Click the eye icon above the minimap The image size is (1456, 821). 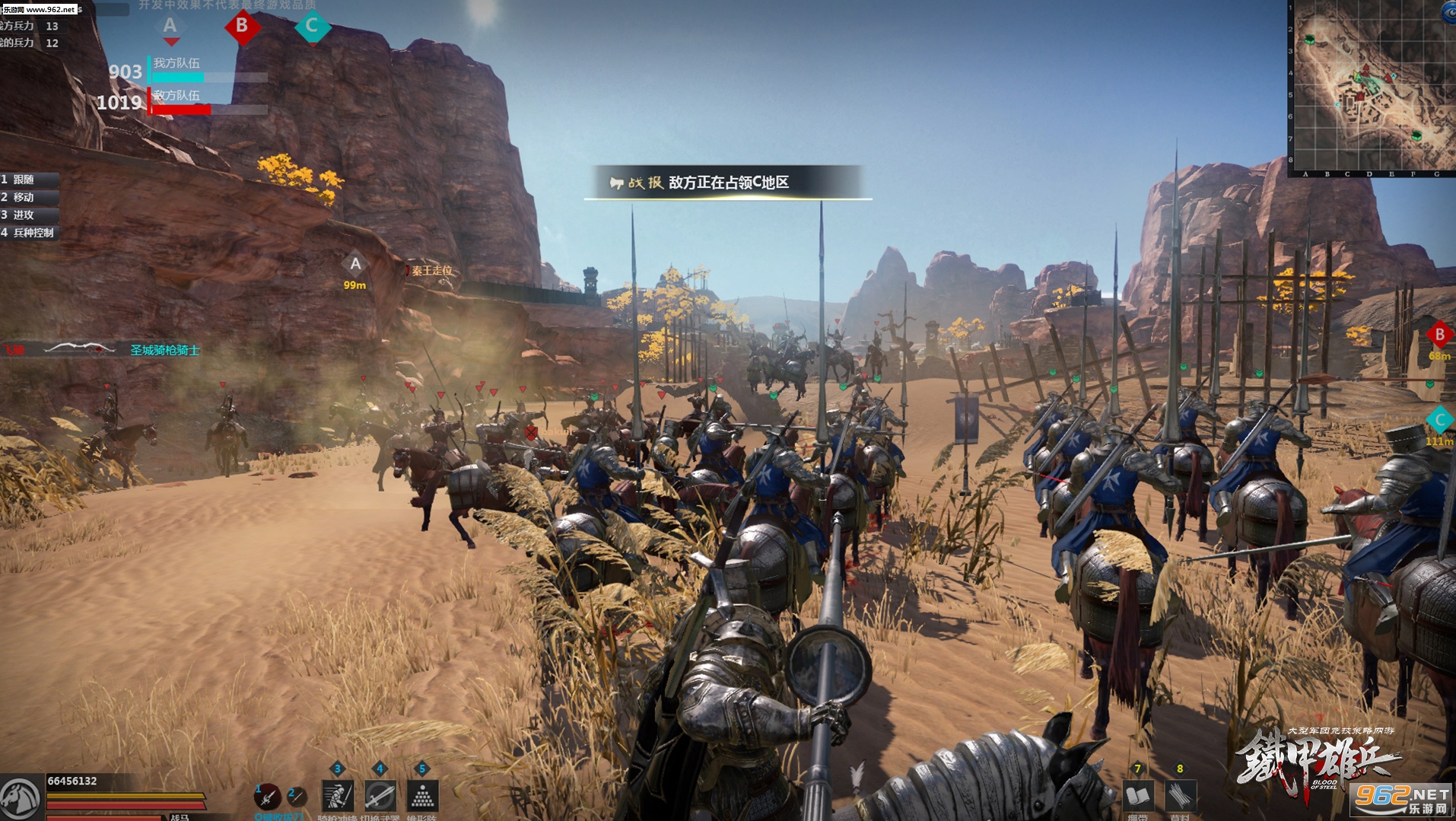[1448, 13]
